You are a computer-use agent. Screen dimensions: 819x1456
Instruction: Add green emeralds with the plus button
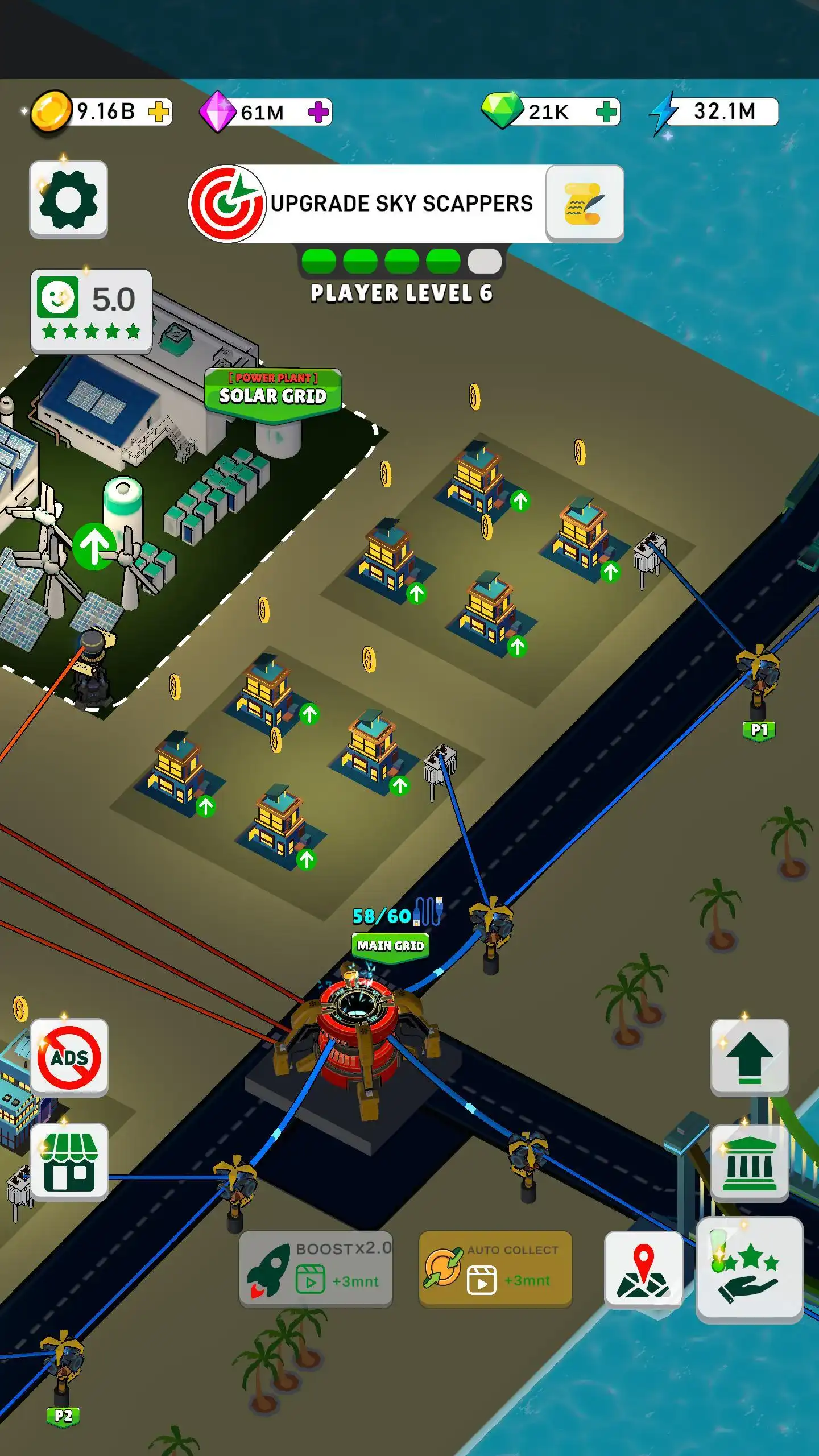(606, 113)
